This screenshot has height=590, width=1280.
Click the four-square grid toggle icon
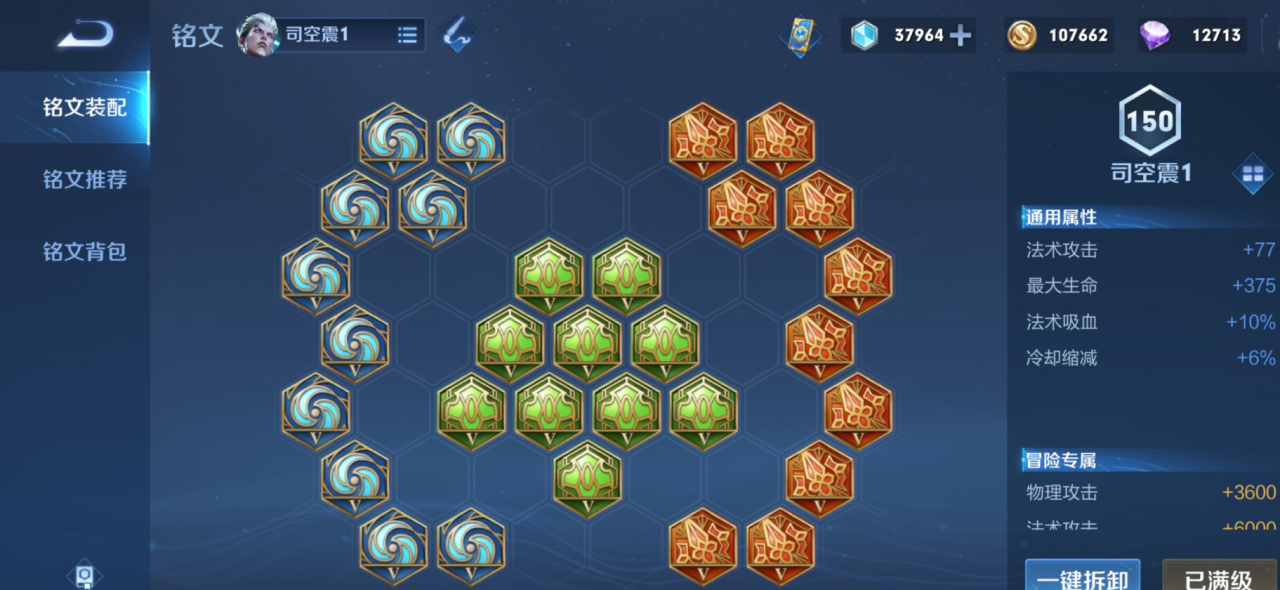1252,175
